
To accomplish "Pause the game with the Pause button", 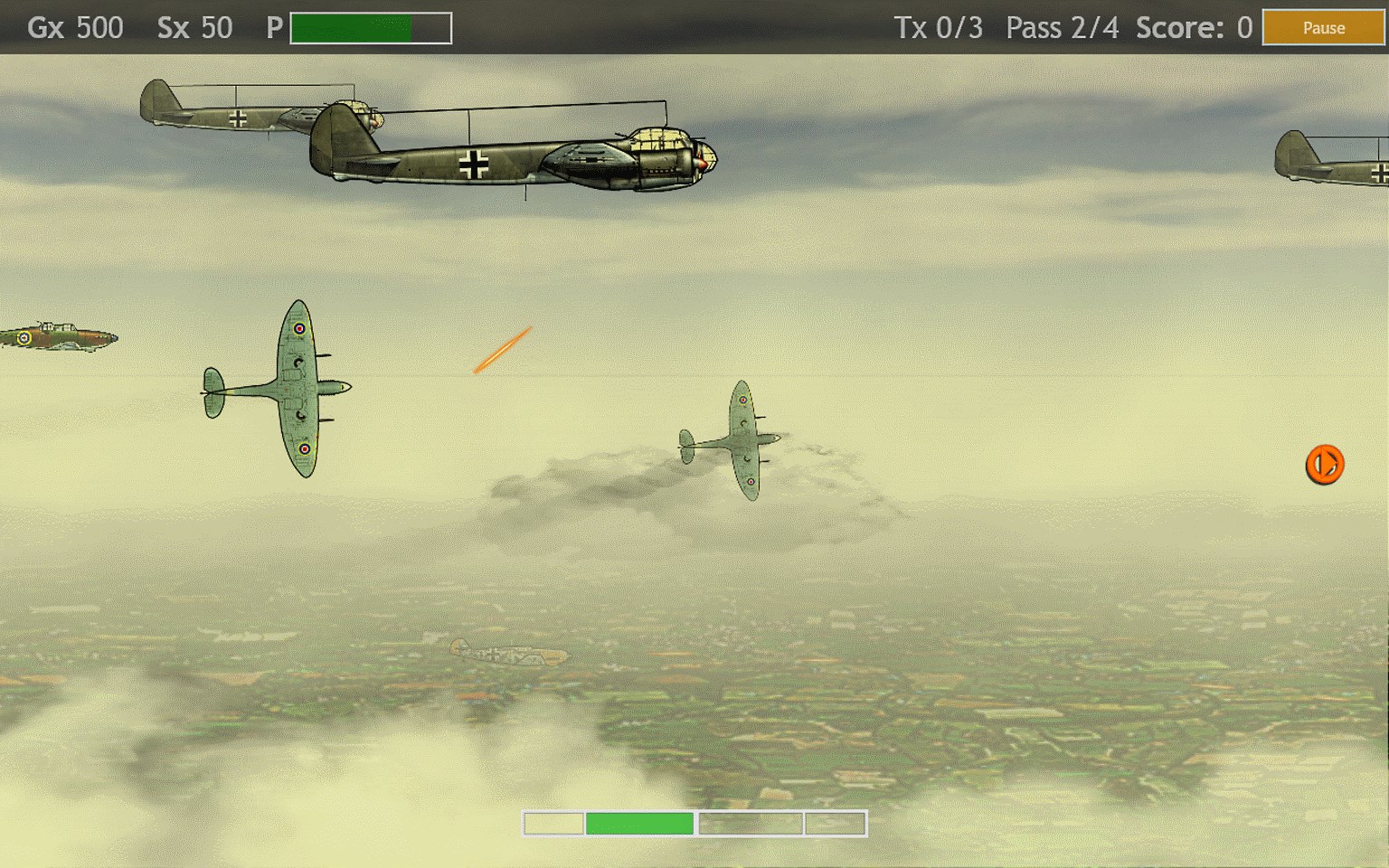I will coord(1323,28).
